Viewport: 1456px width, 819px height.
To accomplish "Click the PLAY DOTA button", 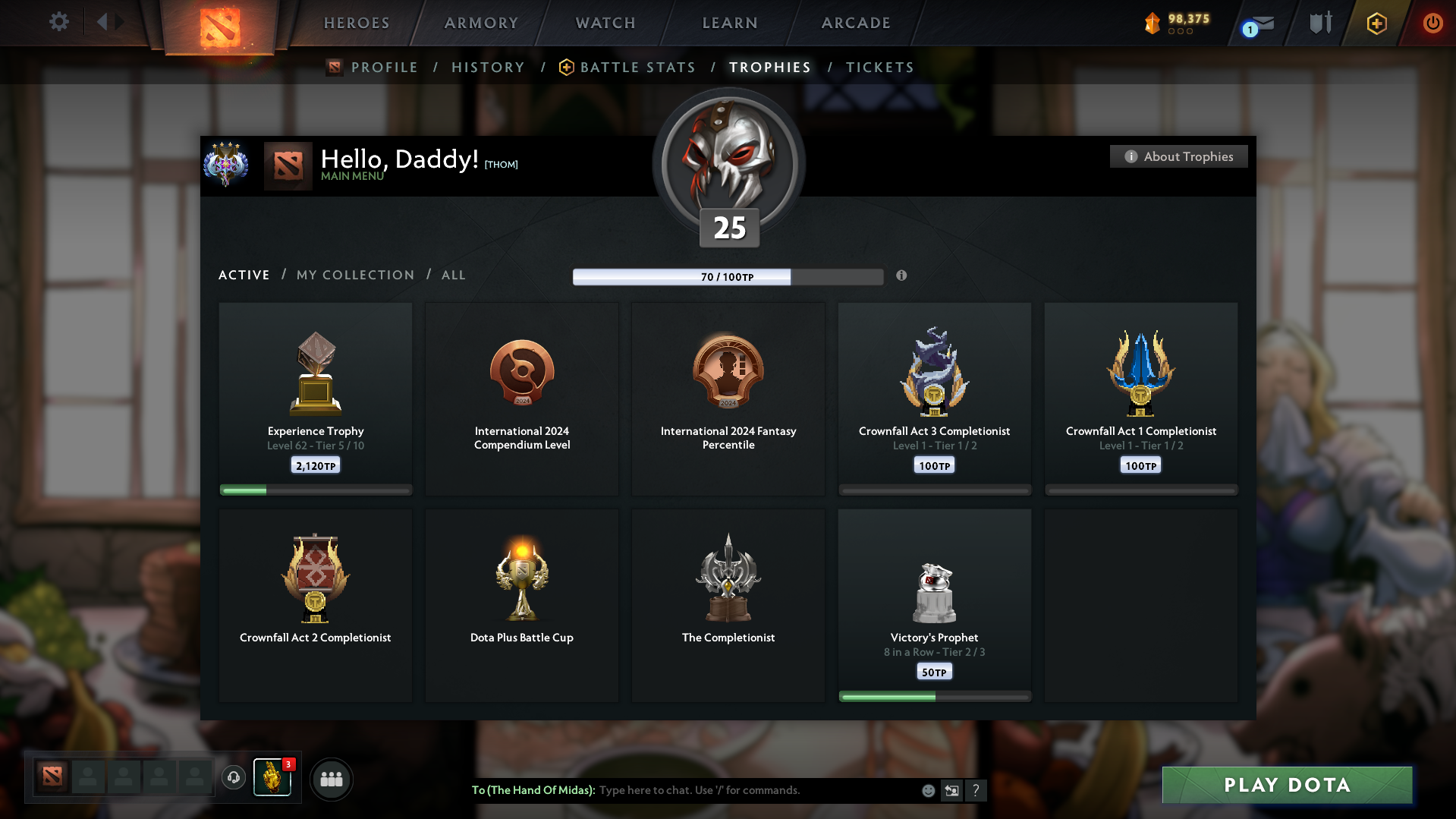I will point(1286,785).
